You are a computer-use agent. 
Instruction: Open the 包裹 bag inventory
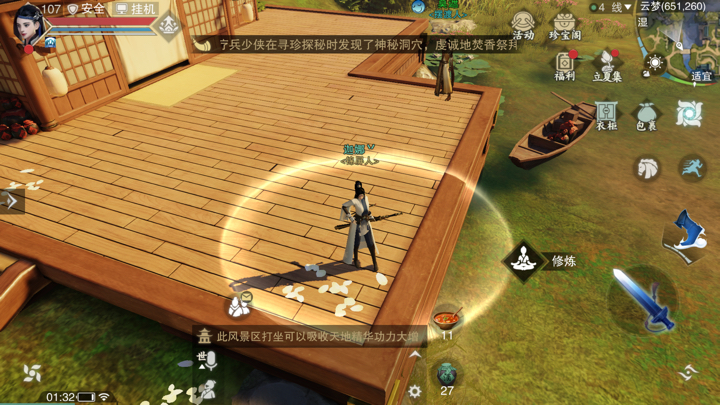(647, 115)
